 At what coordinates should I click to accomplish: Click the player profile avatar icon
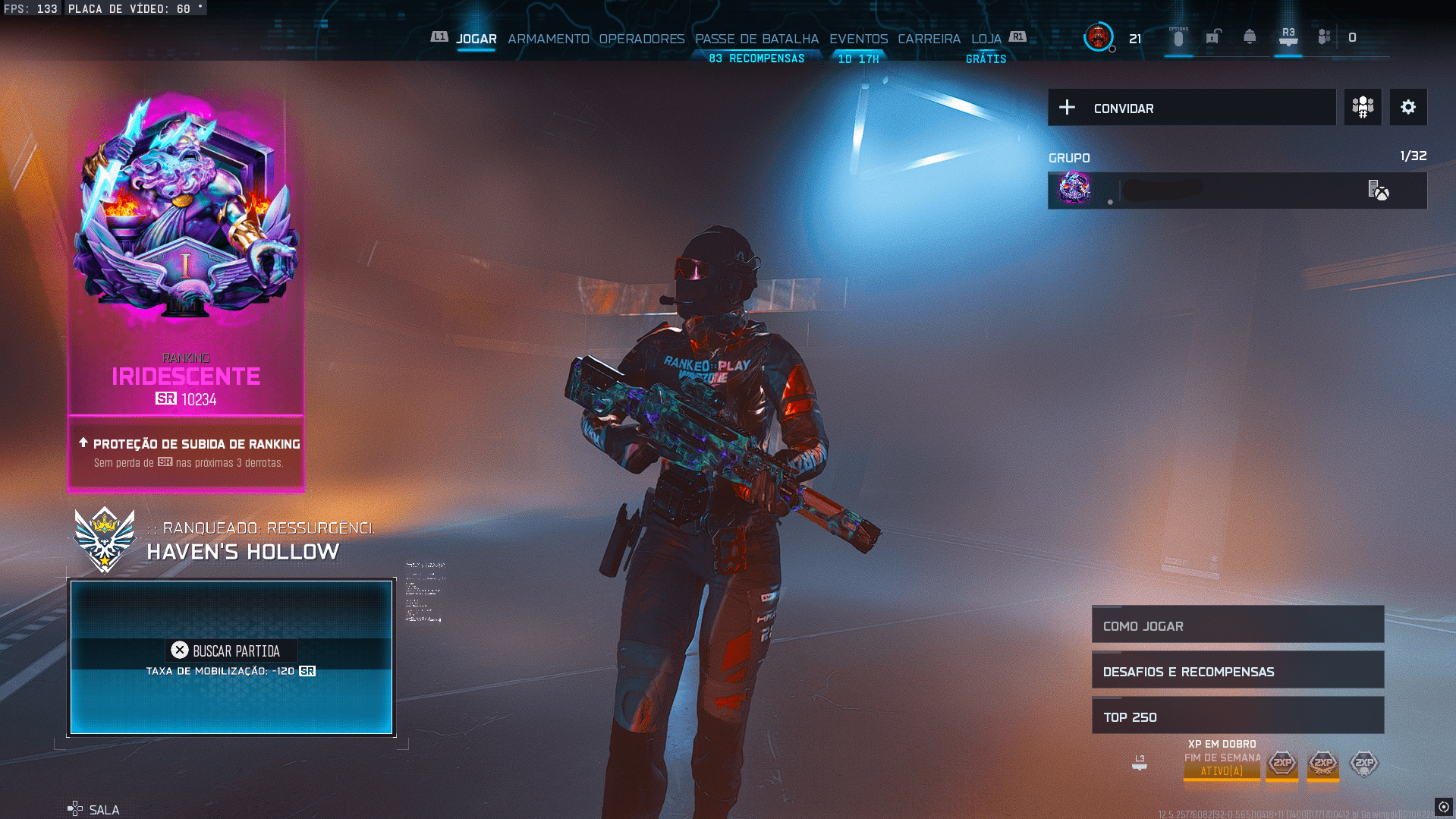click(x=1098, y=37)
